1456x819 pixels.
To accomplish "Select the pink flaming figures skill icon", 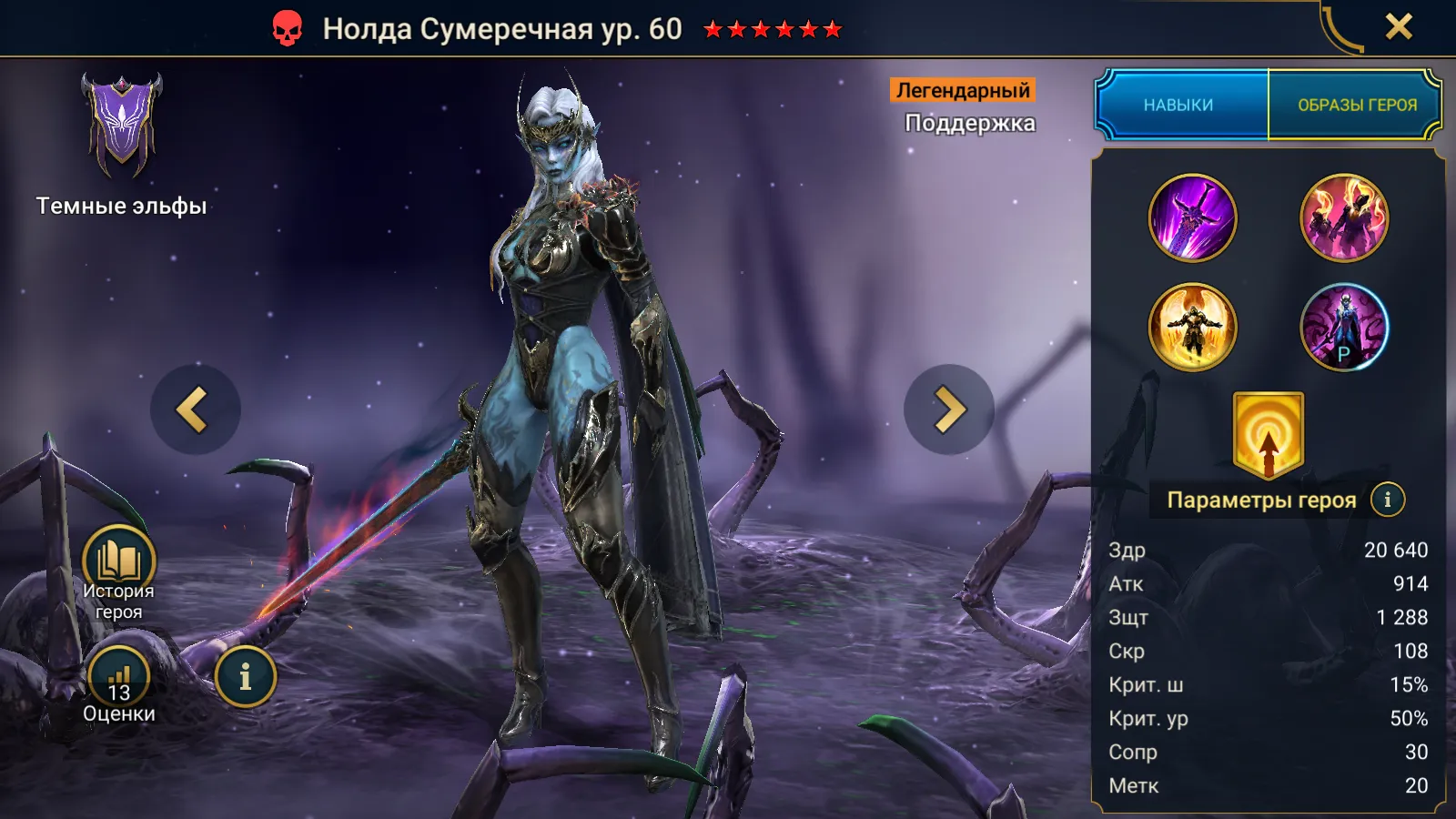I will pyautogui.click(x=1344, y=218).
